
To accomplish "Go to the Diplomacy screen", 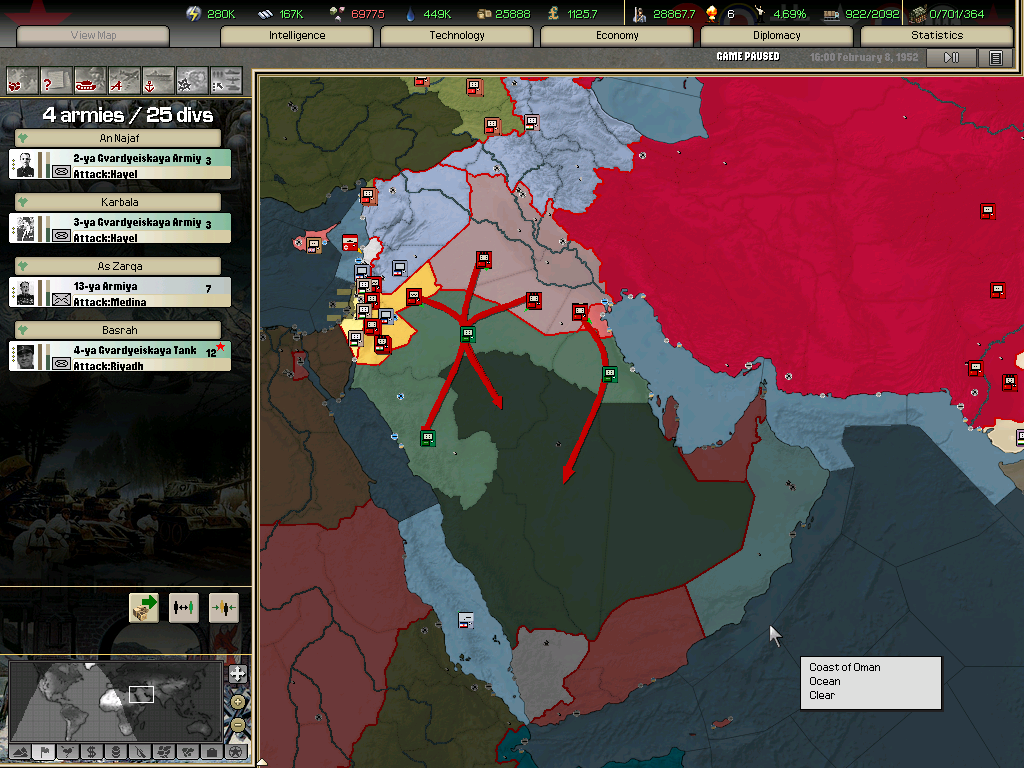I will pyautogui.click(x=777, y=36).
